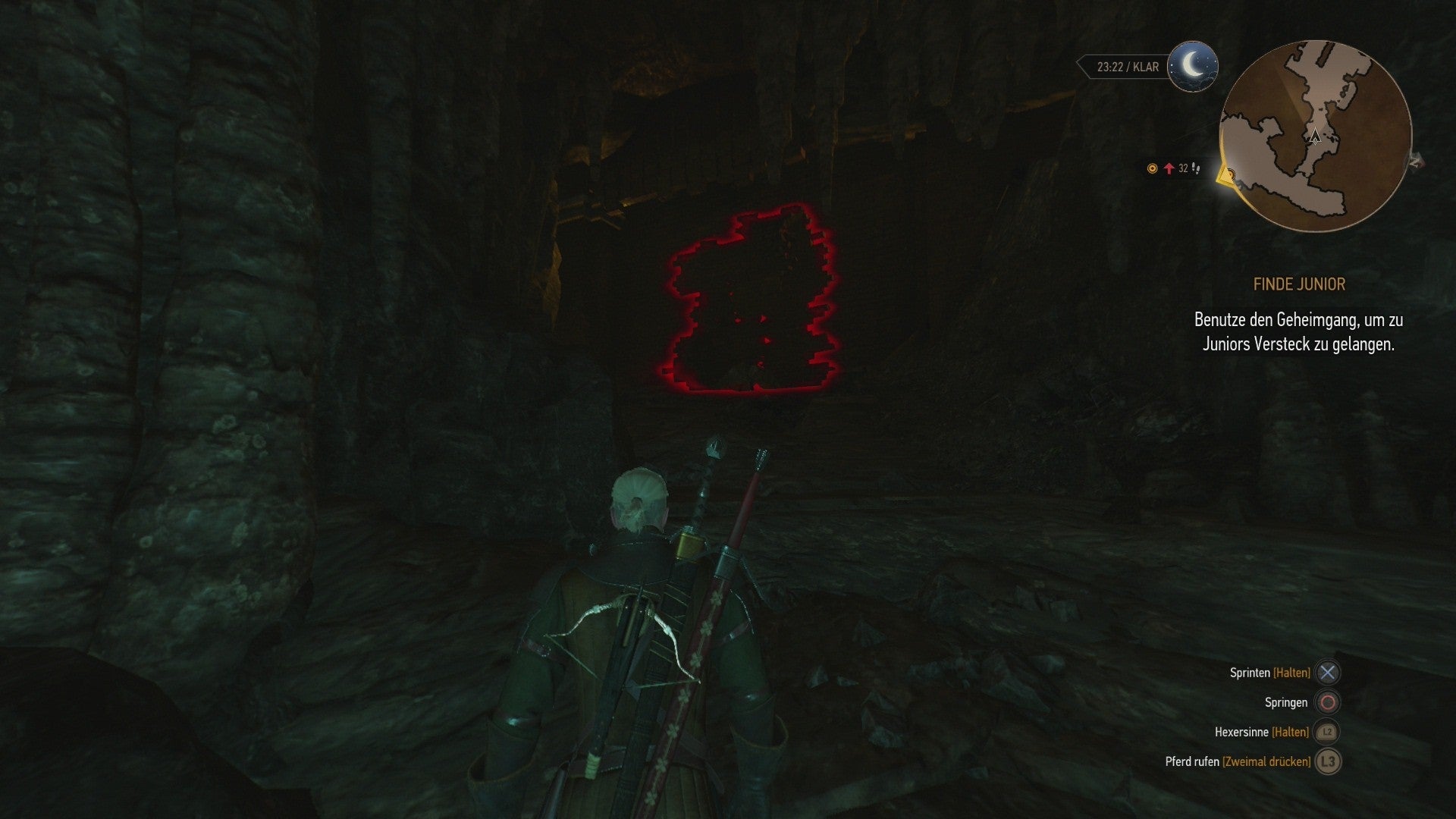Select the yellow quest marker on minimap edge
1456x819 pixels.
[x=1226, y=175]
